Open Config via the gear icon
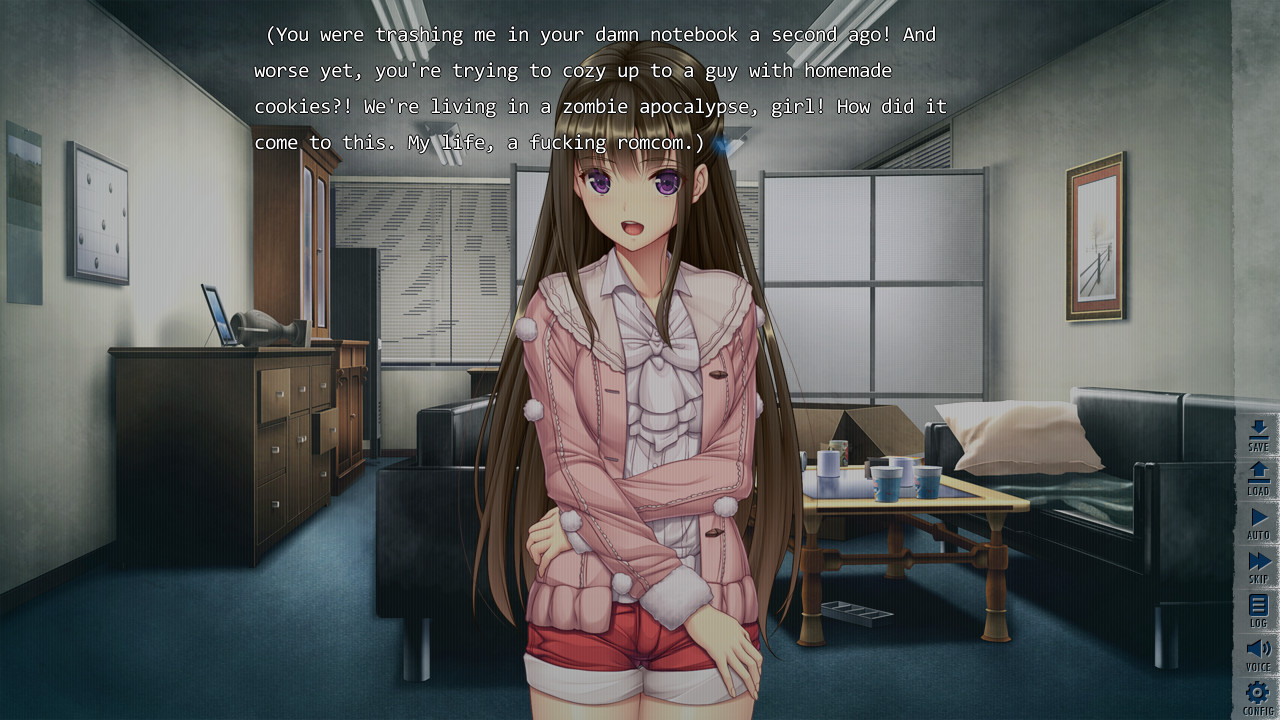The width and height of the screenshot is (1280, 720). 1257,694
